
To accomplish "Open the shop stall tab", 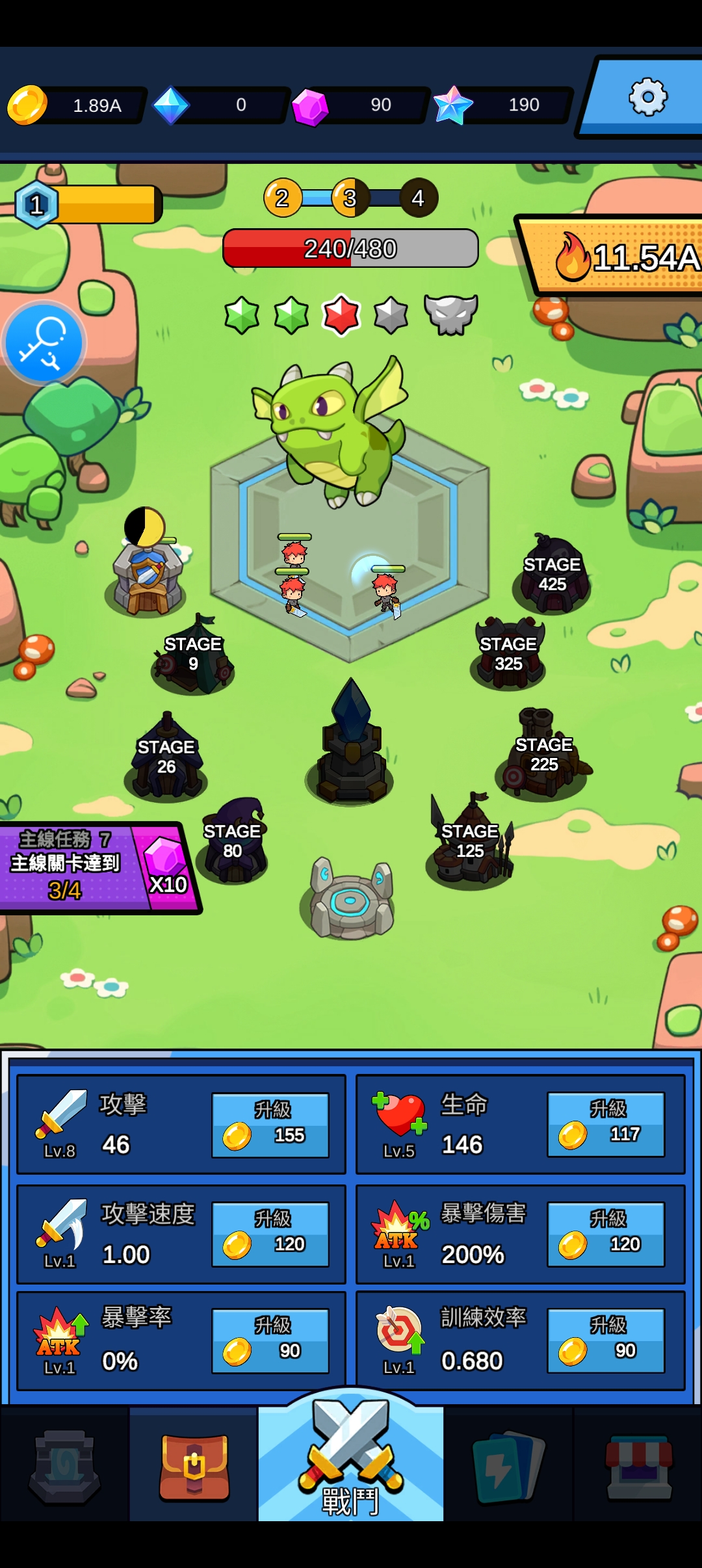I will (638, 1466).
